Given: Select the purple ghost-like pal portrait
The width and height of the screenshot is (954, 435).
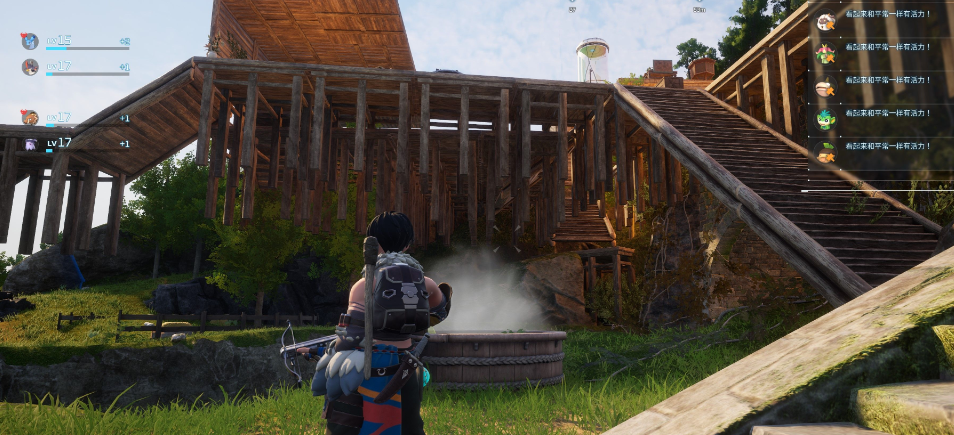Looking at the screenshot, I should (30, 143).
